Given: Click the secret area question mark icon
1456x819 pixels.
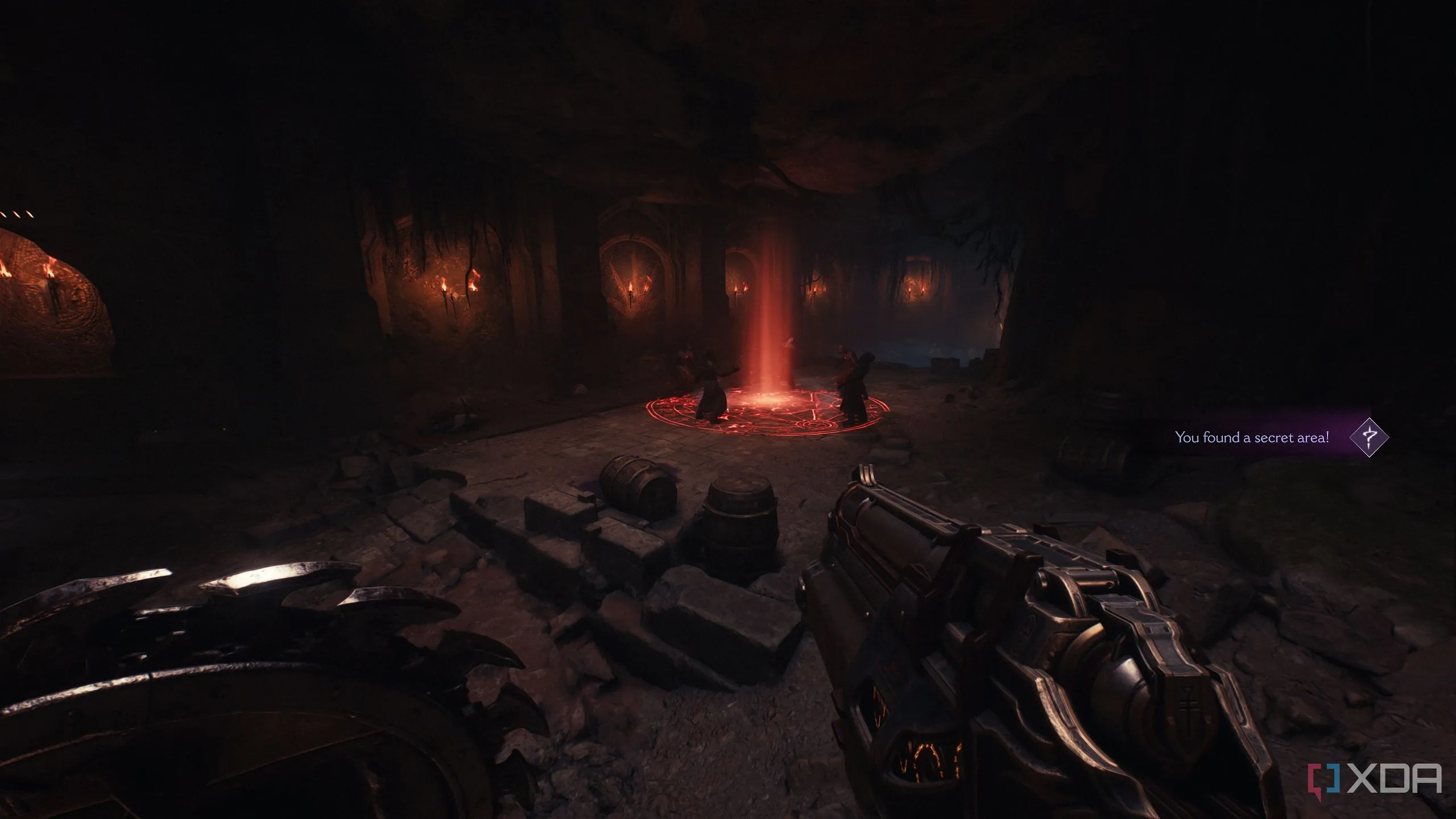Looking at the screenshot, I should 1369,437.
